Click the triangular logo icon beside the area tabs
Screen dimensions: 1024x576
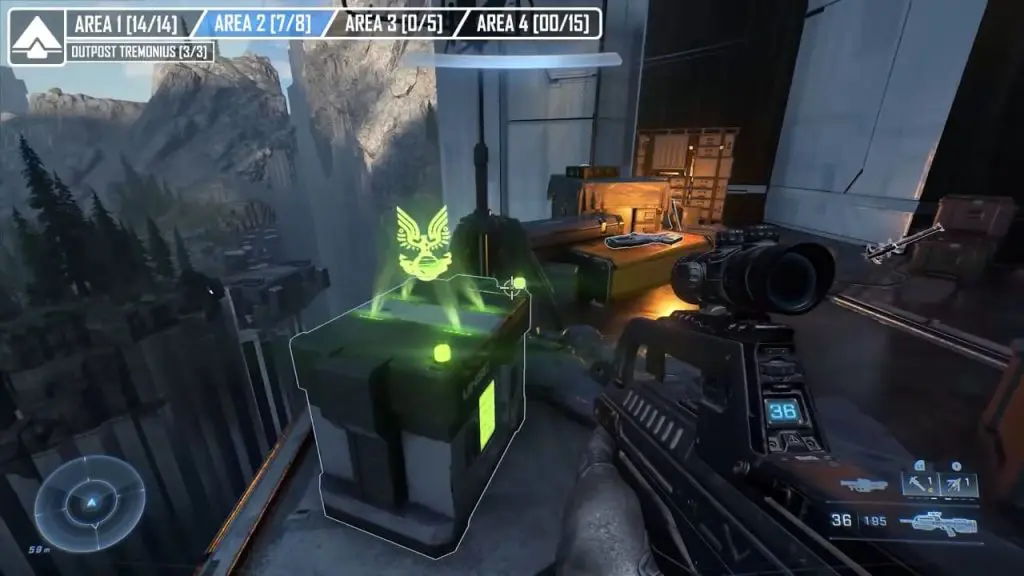pyautogui.click(x=37, y=37)
